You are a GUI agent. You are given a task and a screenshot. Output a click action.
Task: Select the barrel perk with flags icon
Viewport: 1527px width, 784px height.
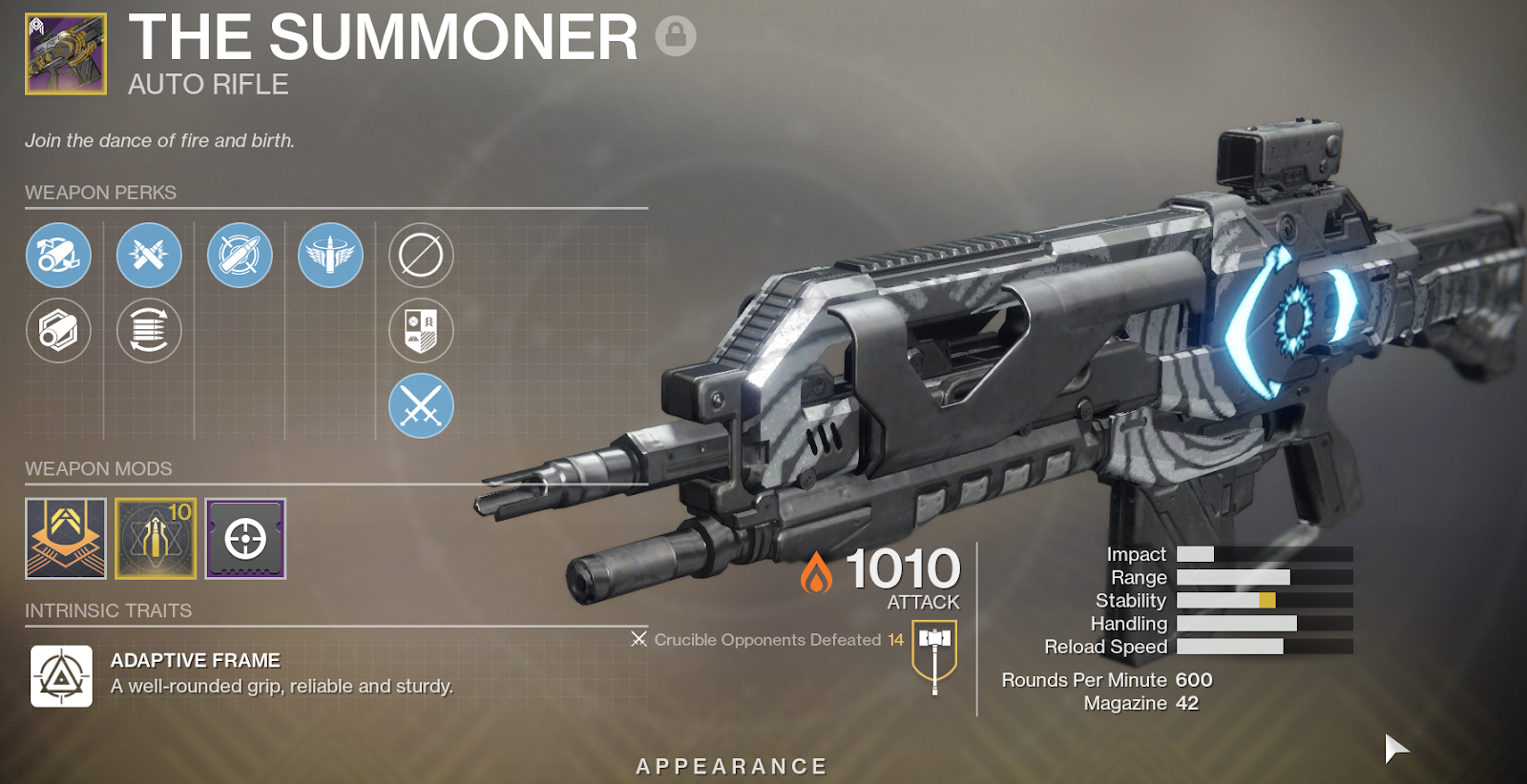[58, 255]
